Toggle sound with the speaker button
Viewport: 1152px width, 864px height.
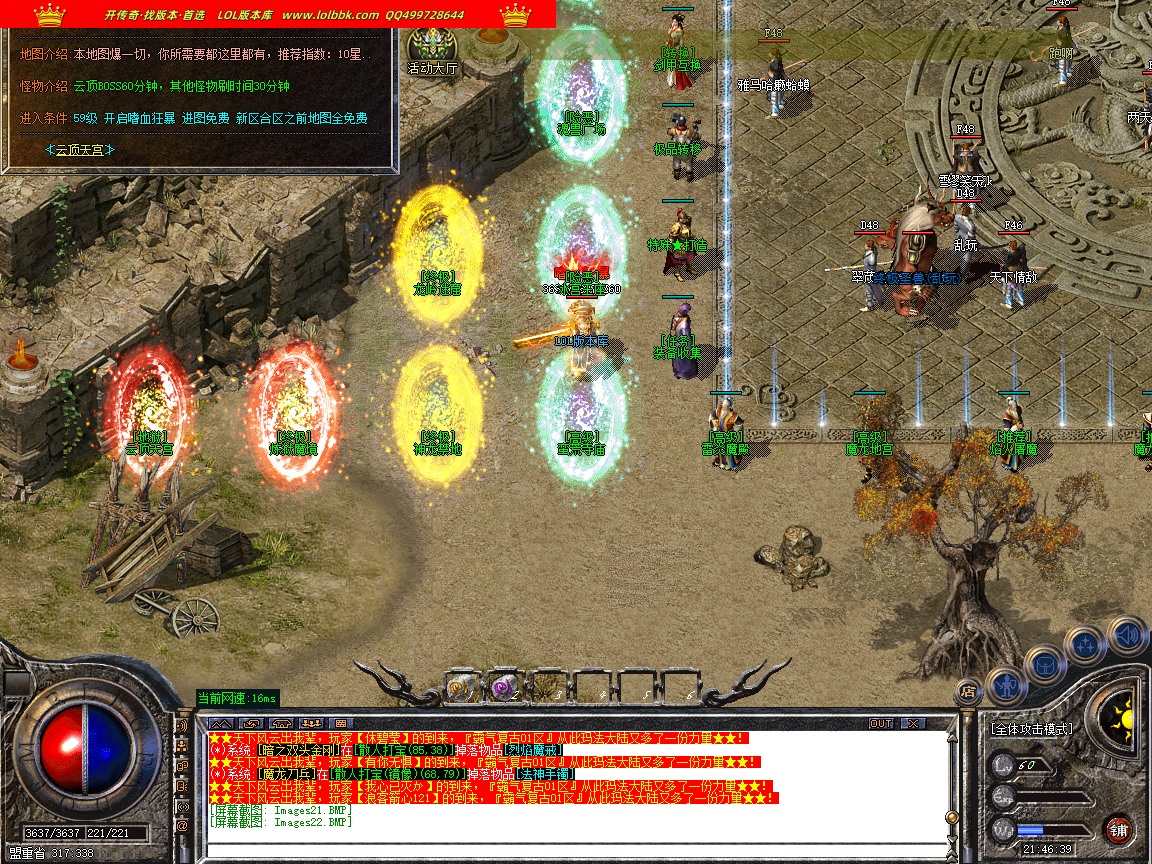tap(1127, 635)
